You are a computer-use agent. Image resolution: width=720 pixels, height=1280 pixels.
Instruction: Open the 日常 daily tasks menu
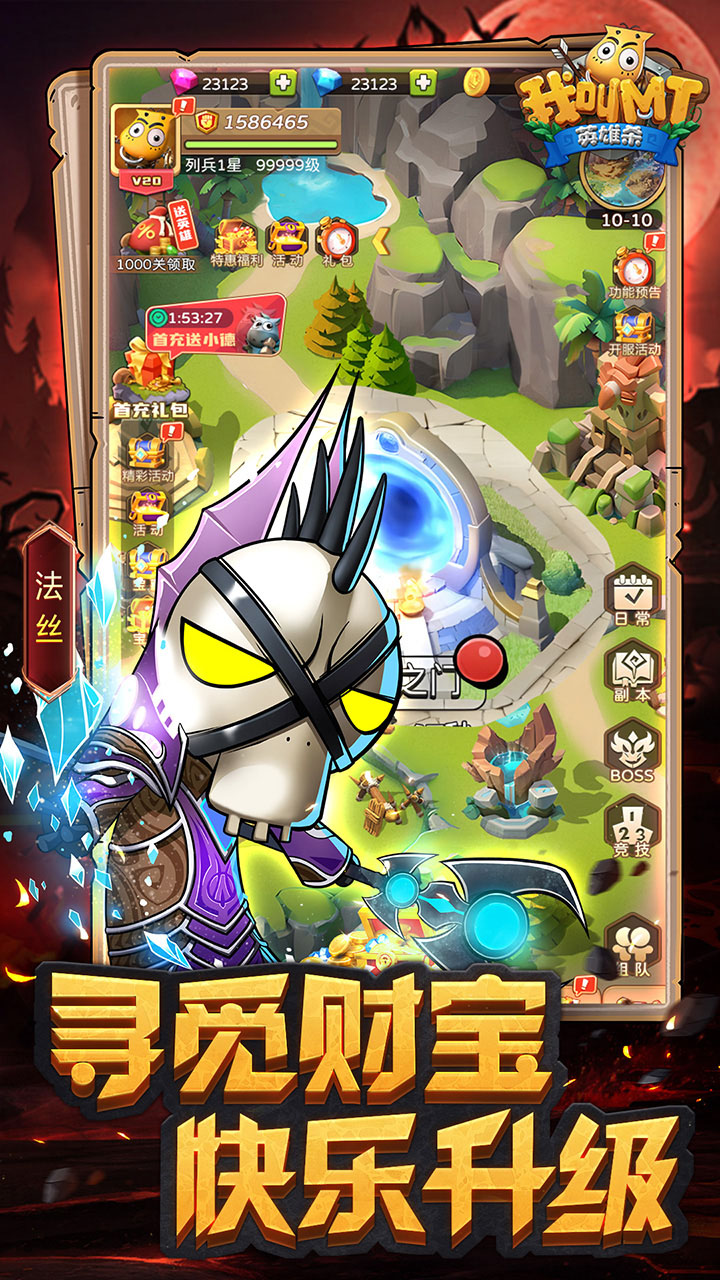(632, 597)
